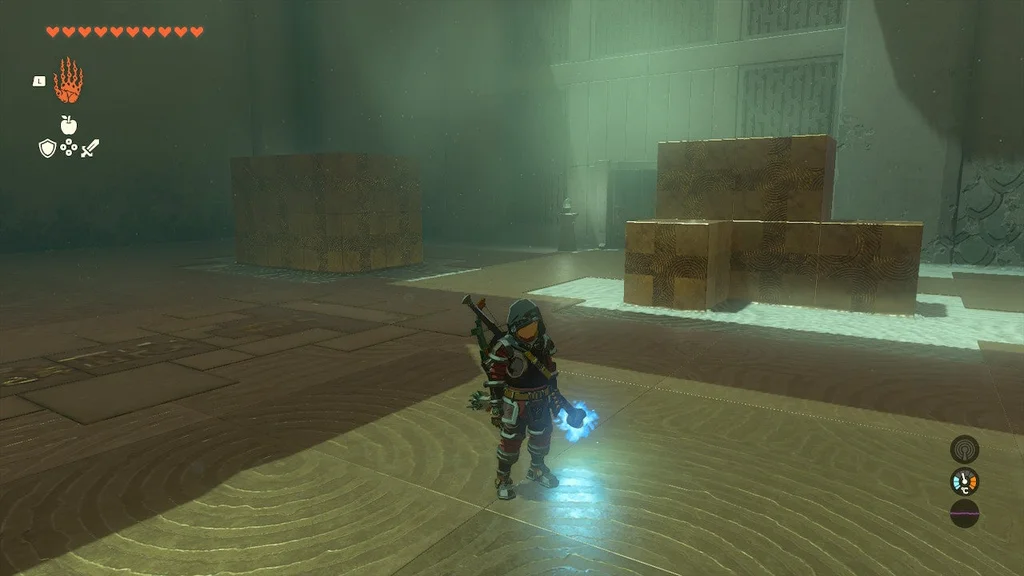Click the shrine sensor signal icon
Screen dimensions: 1024x576
tap(964, 449)
